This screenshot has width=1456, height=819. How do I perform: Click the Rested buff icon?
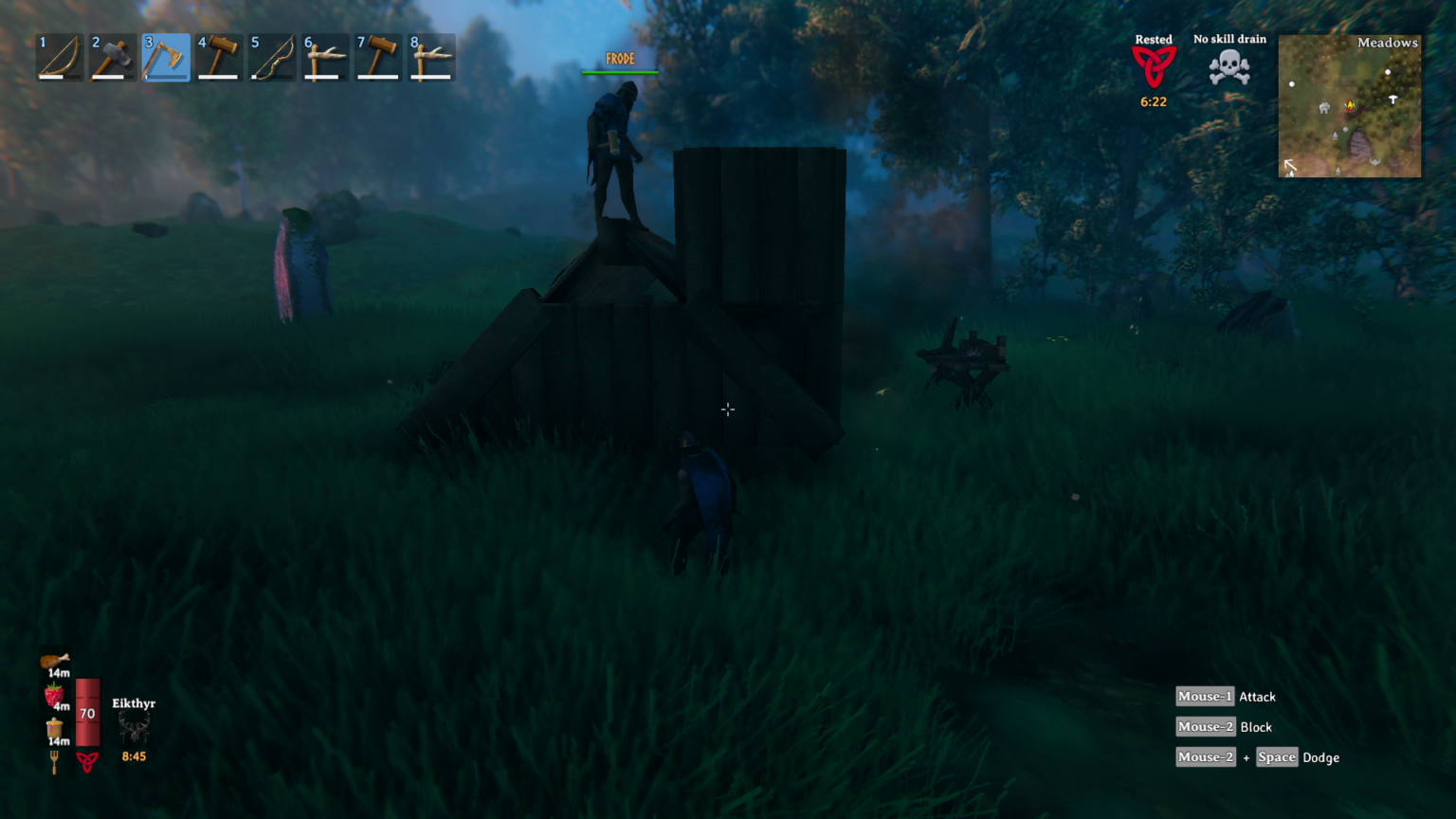[1154, 66]
